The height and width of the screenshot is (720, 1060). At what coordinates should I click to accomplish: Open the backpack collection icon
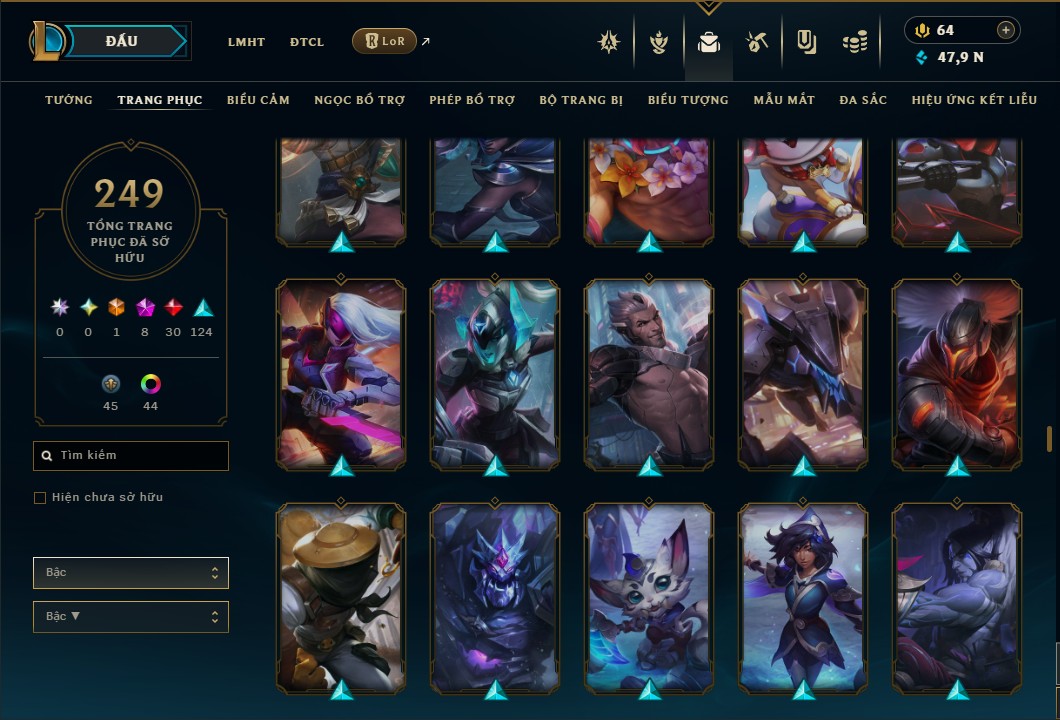pyautogui.click(x=709, y=42)
